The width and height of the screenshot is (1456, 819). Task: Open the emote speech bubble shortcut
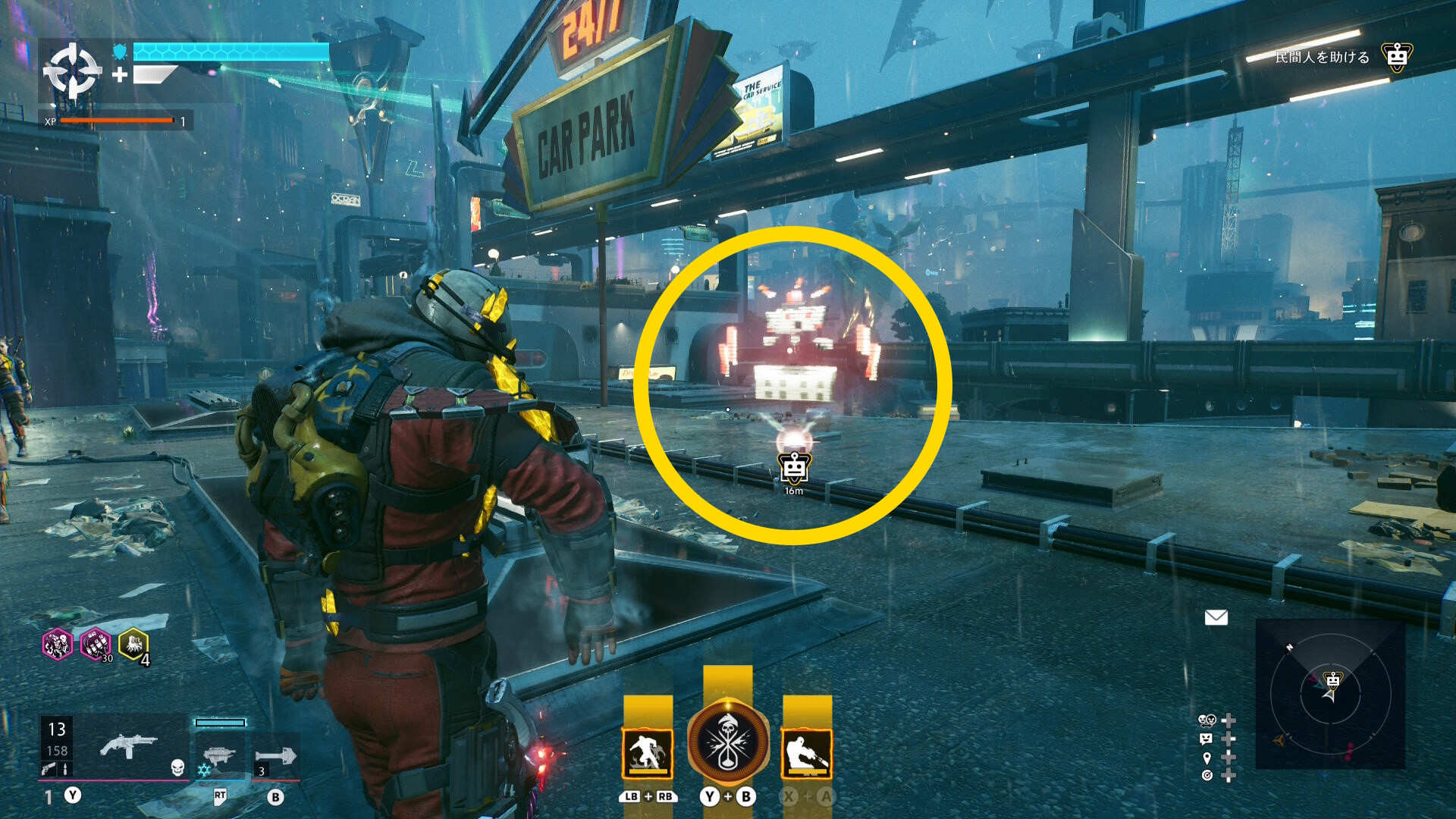coord(1207,739)
